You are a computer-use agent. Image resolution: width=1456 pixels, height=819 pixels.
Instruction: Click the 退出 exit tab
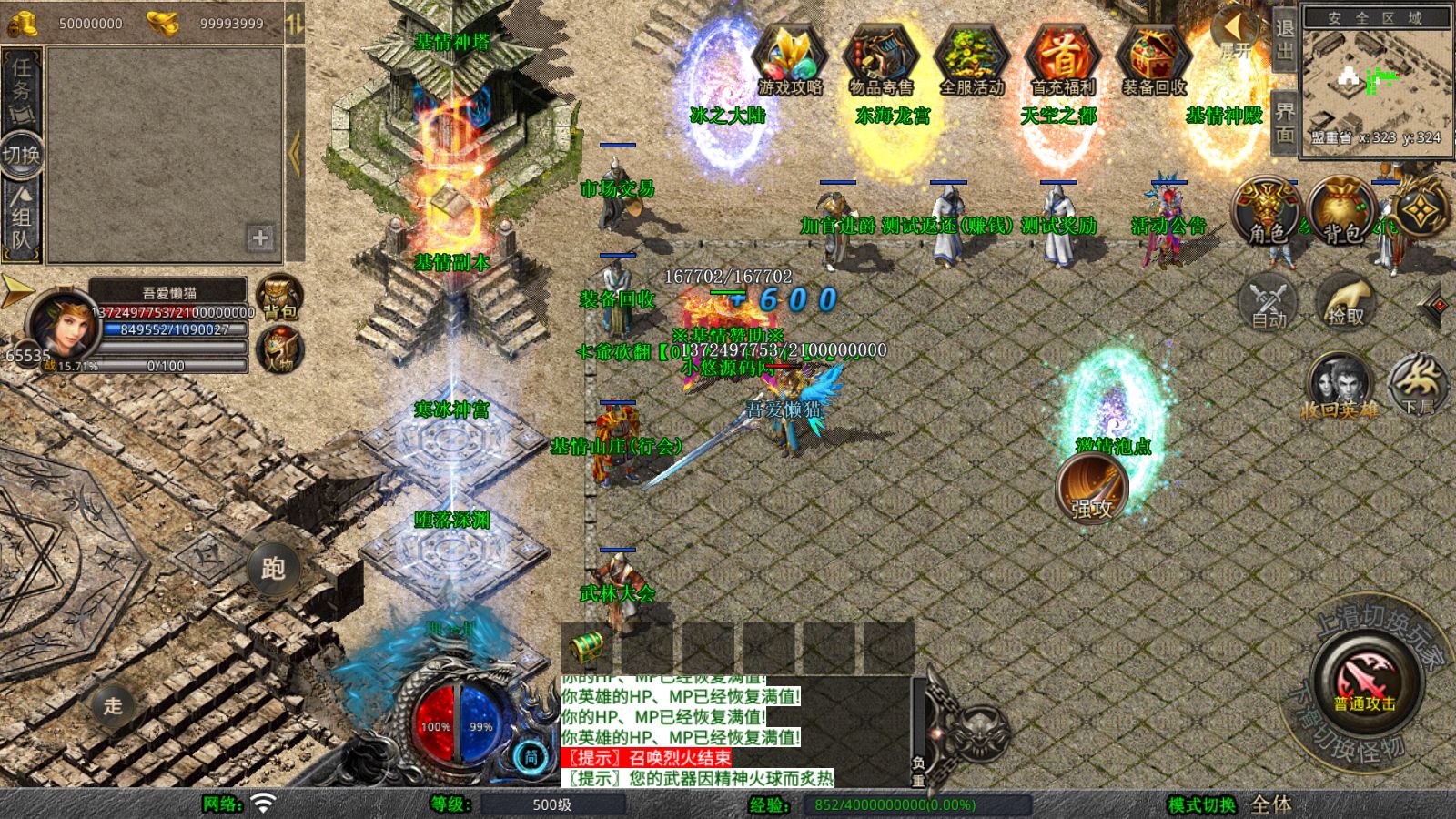1284,39
